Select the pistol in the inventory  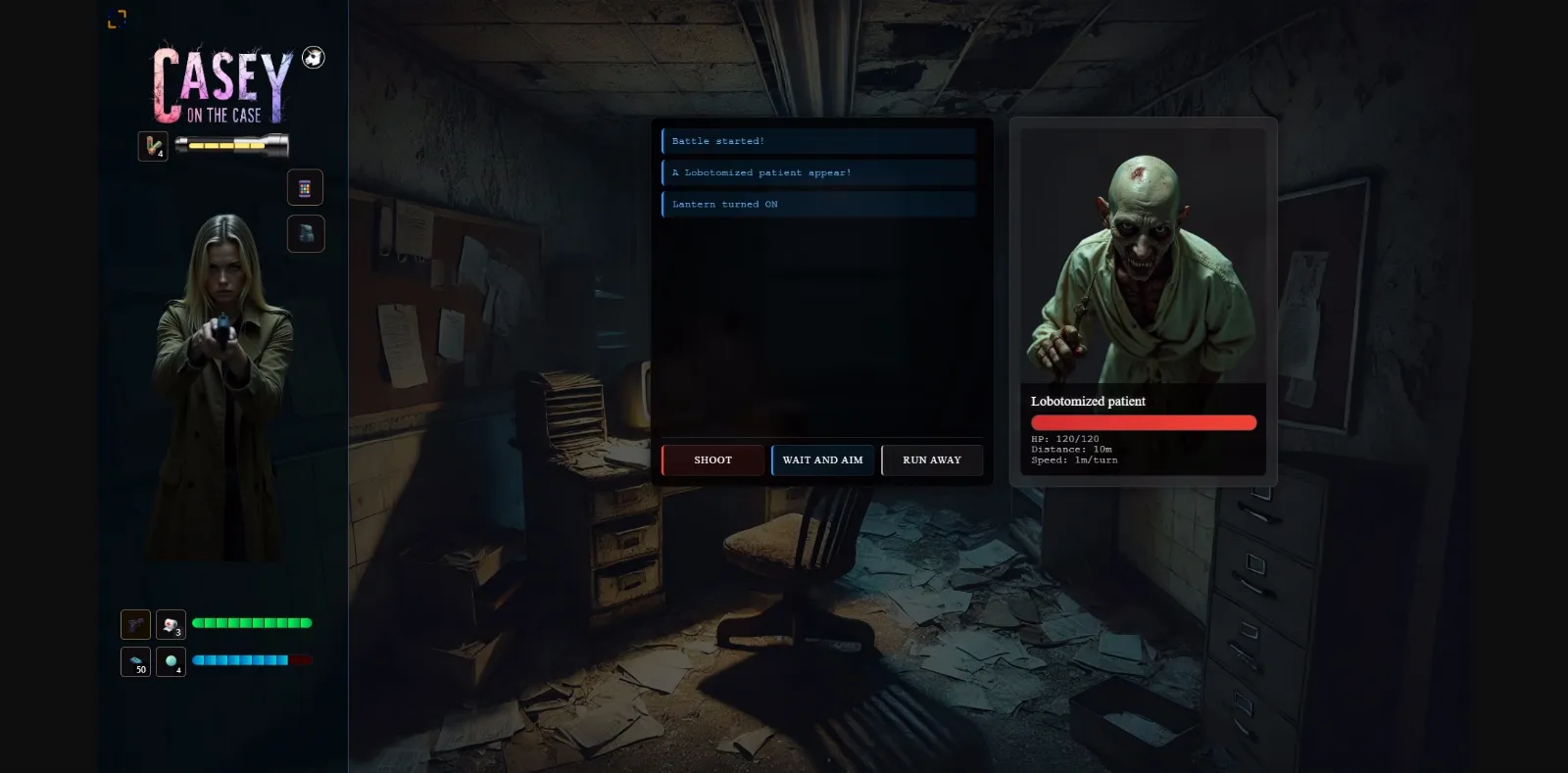tap(135, 623)
